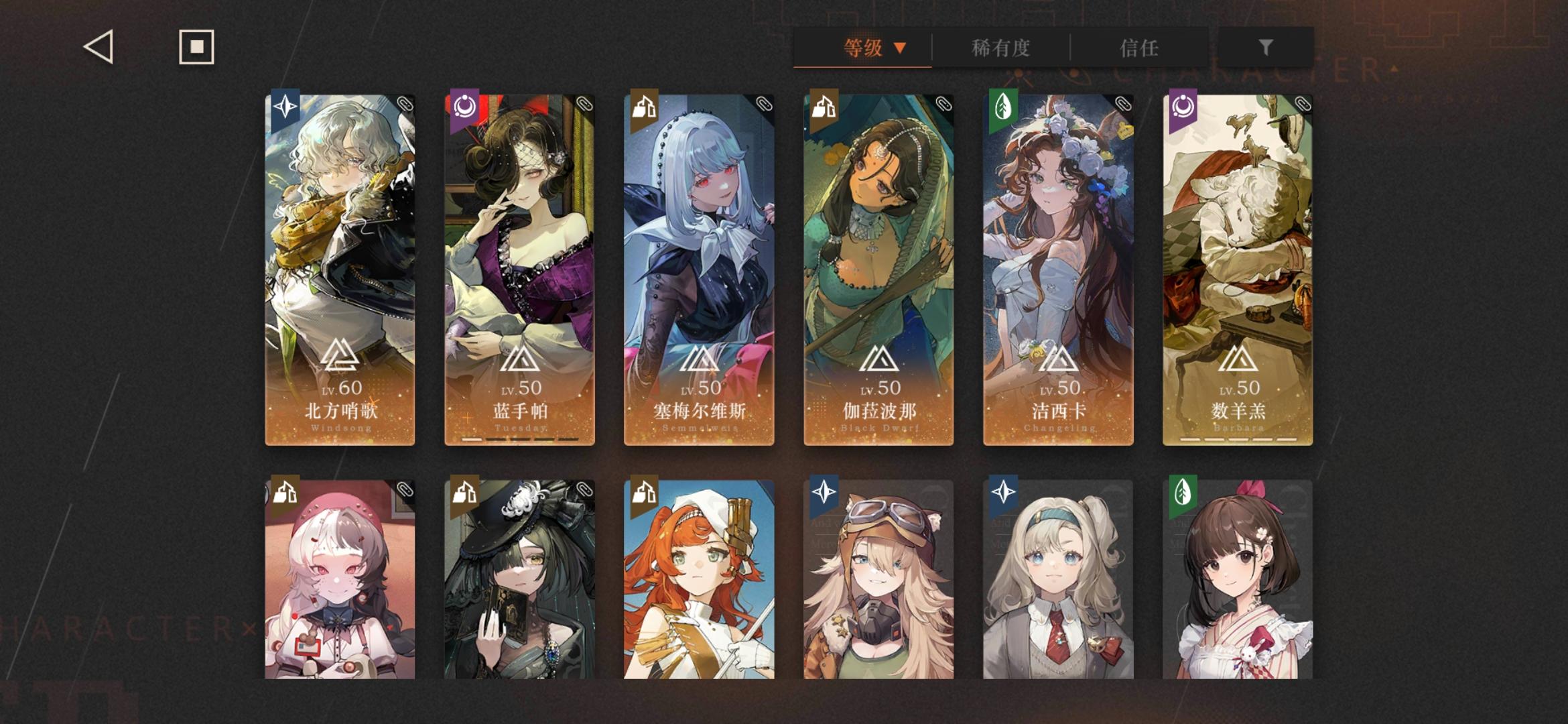Switch to the 稀有度 sorting tab
1568x724 pixels.
coord(1002,47)
